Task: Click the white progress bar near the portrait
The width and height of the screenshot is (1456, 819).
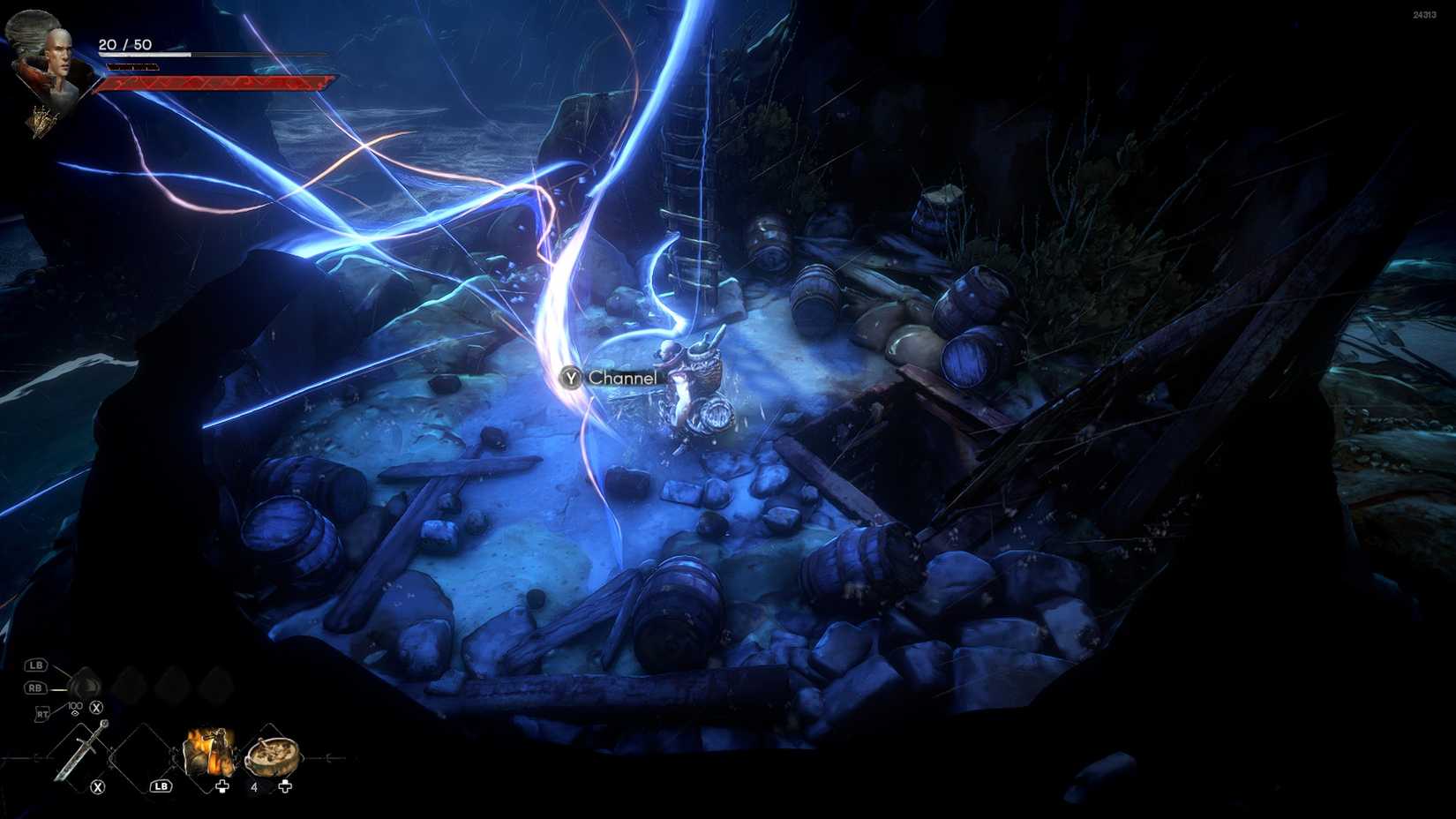Action: coord(146,54)
